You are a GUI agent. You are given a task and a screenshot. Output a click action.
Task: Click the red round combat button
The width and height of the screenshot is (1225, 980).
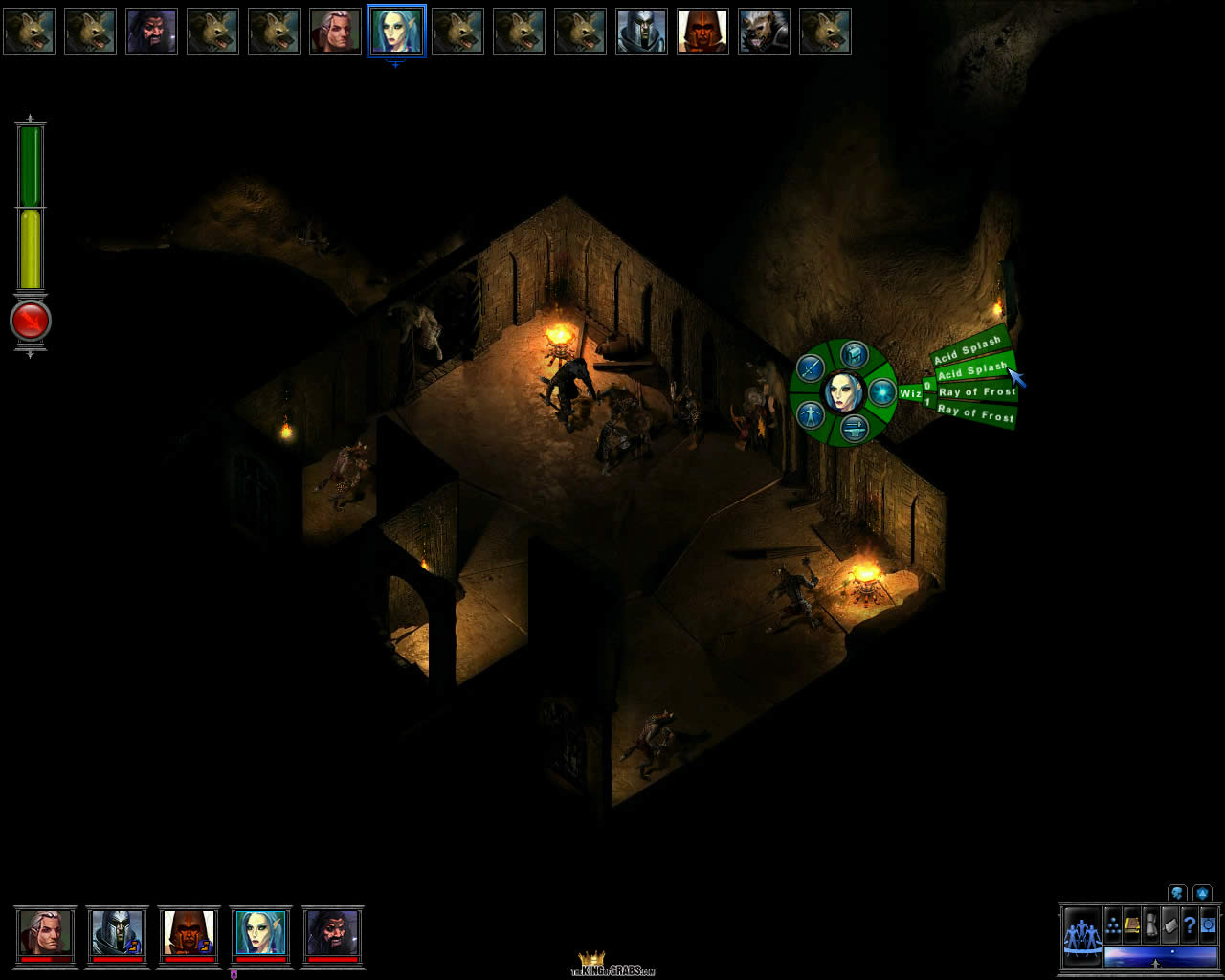coord(31,322)
